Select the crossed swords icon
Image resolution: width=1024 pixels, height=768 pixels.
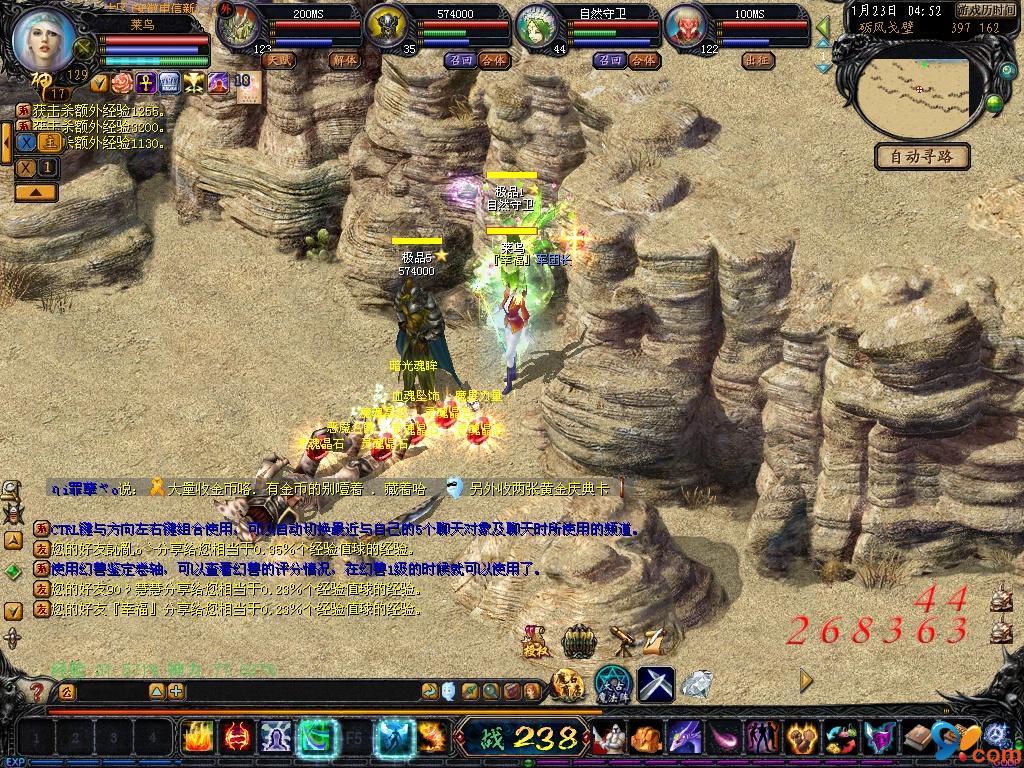click(656, 683)
